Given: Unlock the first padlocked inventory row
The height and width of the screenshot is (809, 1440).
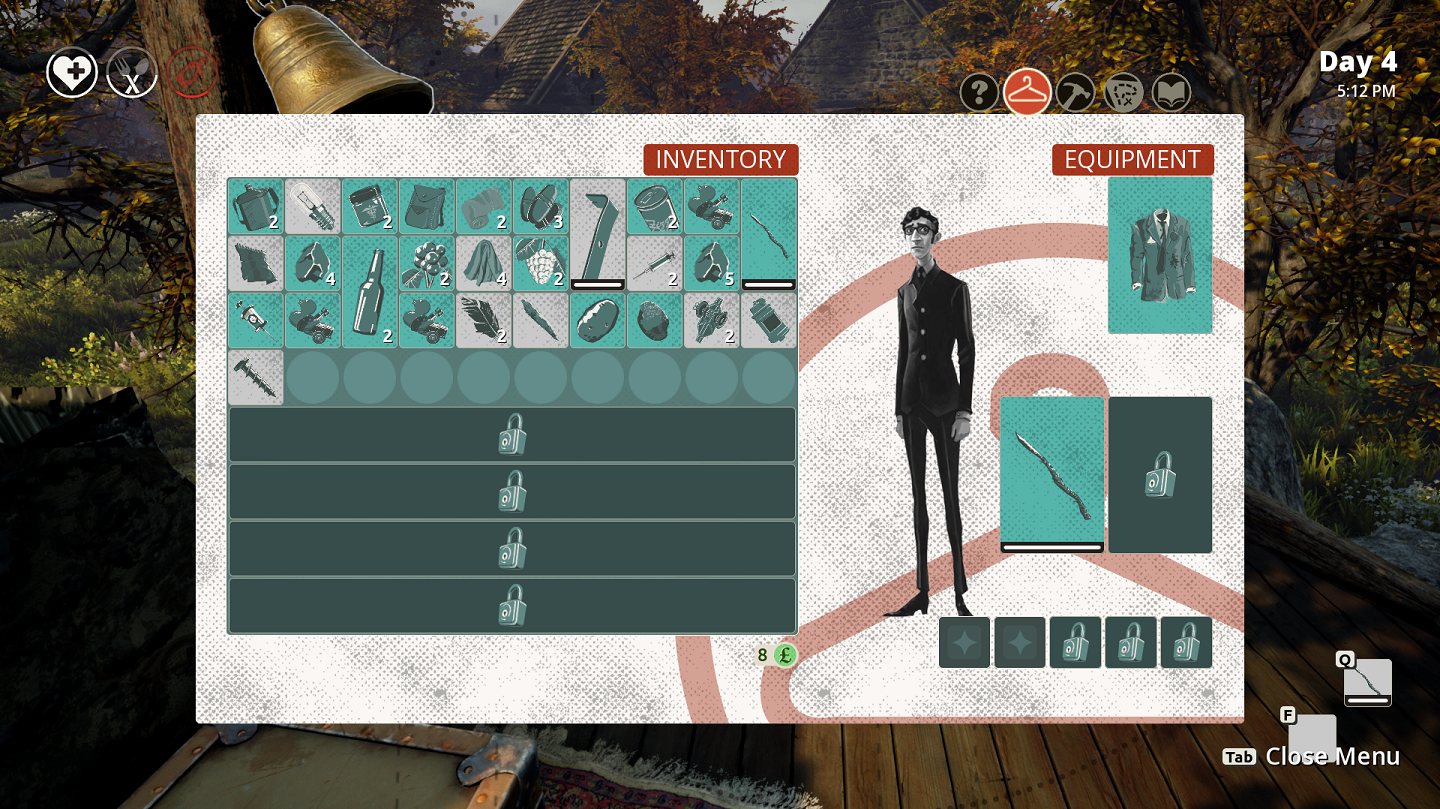Looking at the screenshot, I should (x=512, y=434).
